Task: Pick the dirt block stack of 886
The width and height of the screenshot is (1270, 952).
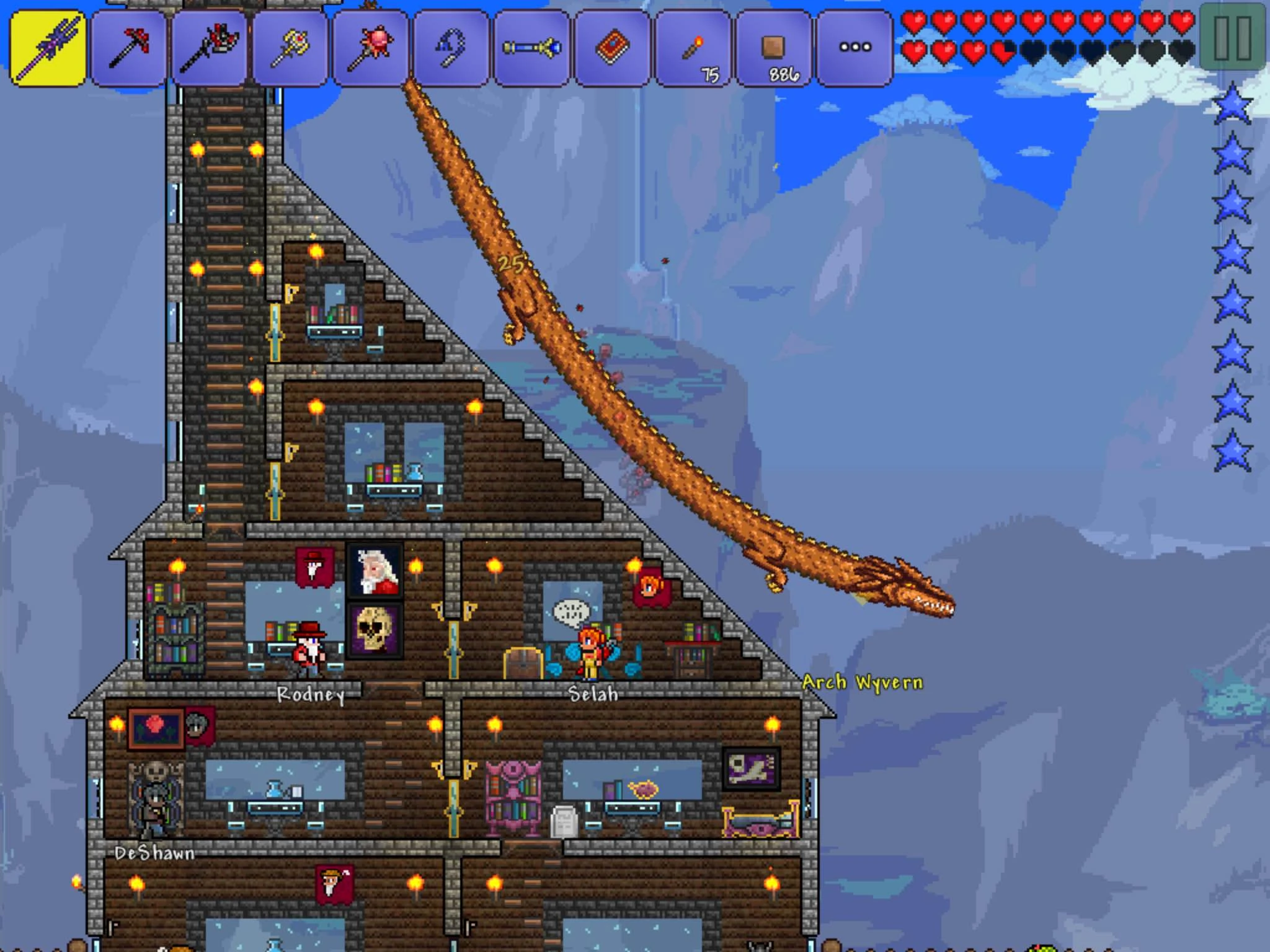Action: 773,47
